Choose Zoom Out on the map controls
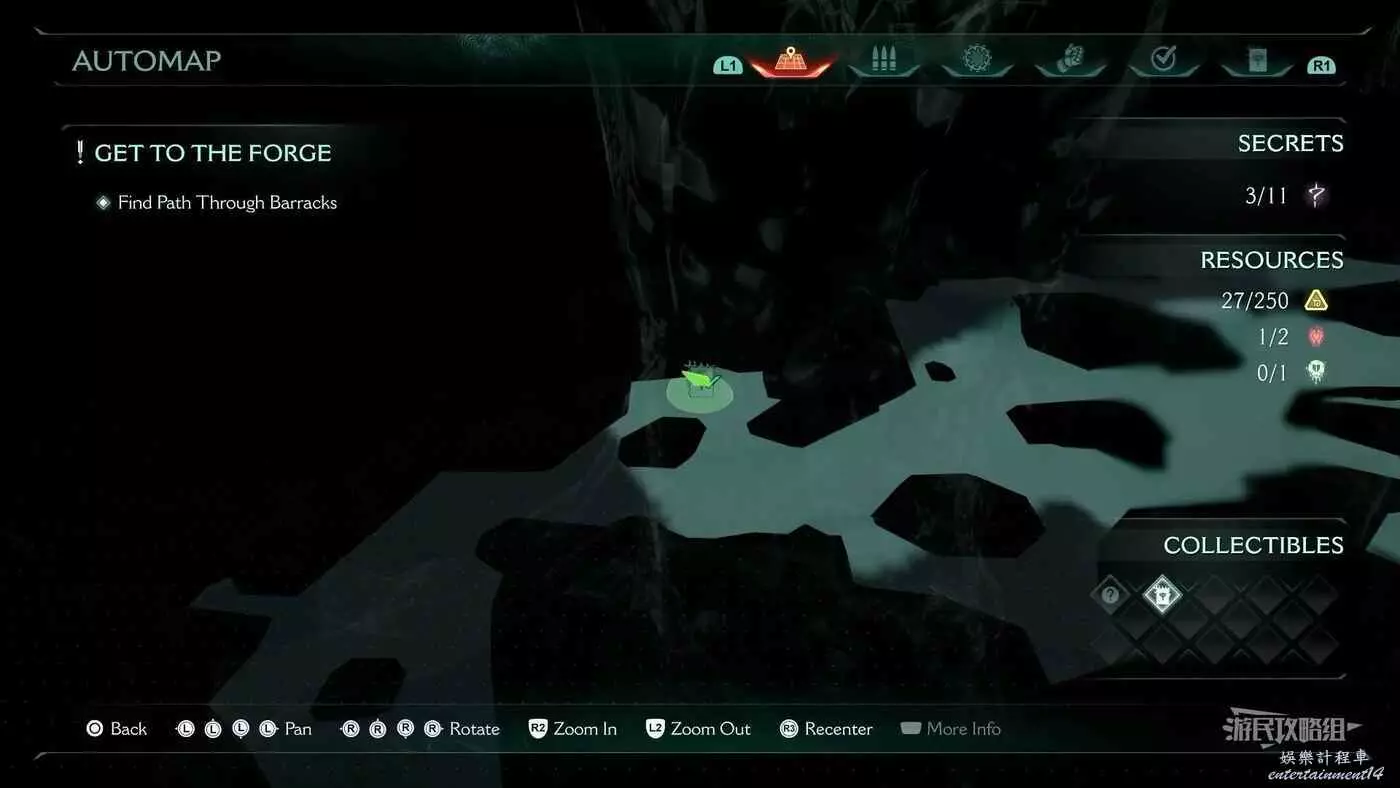 pyautogui.click(x=698, y=729)
